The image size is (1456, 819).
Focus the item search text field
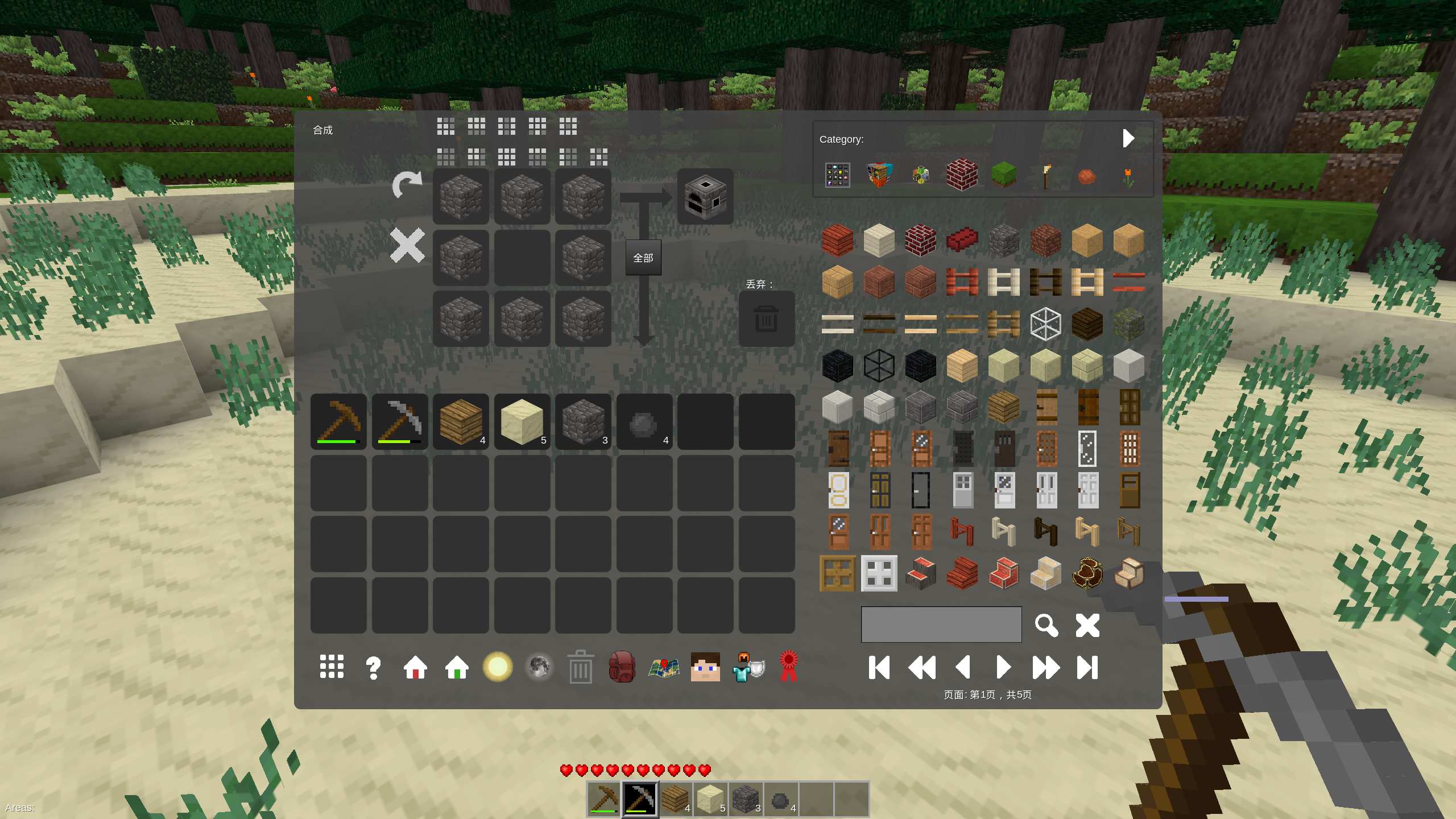pos(941,624)
